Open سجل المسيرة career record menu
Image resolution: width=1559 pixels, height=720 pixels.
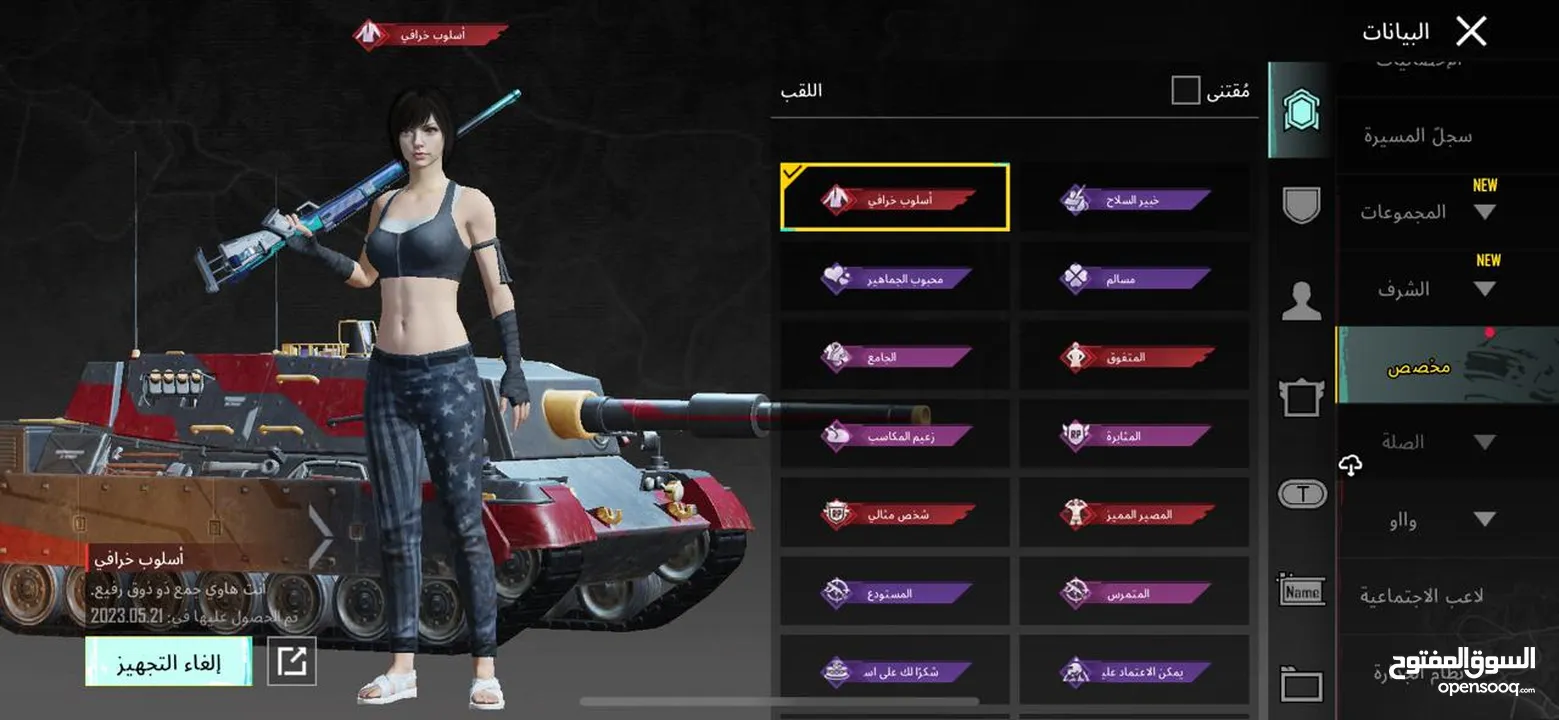(x=1418, y=136)
